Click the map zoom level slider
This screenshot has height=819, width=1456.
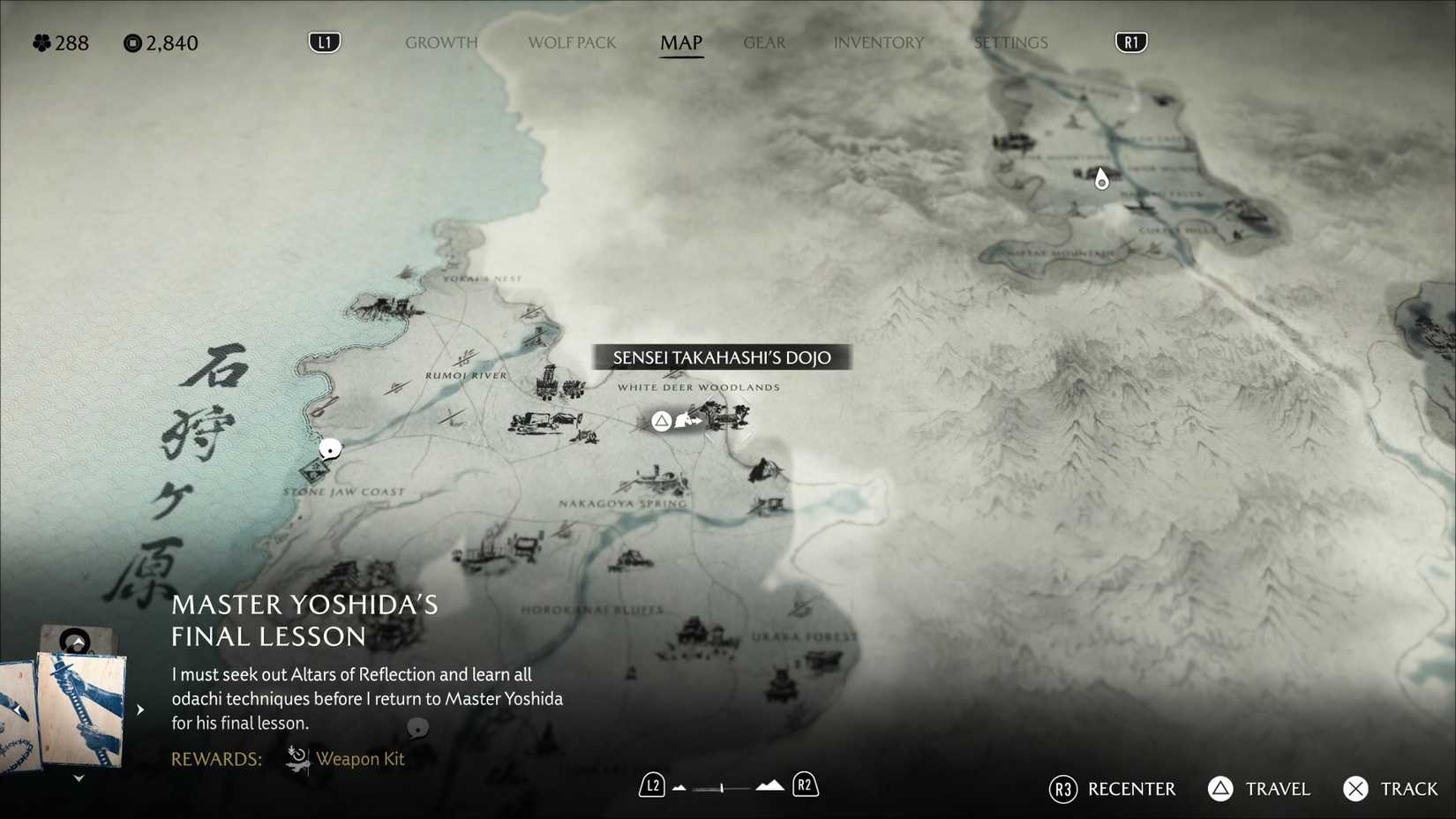pyautogui.click(x=722, y=787)
